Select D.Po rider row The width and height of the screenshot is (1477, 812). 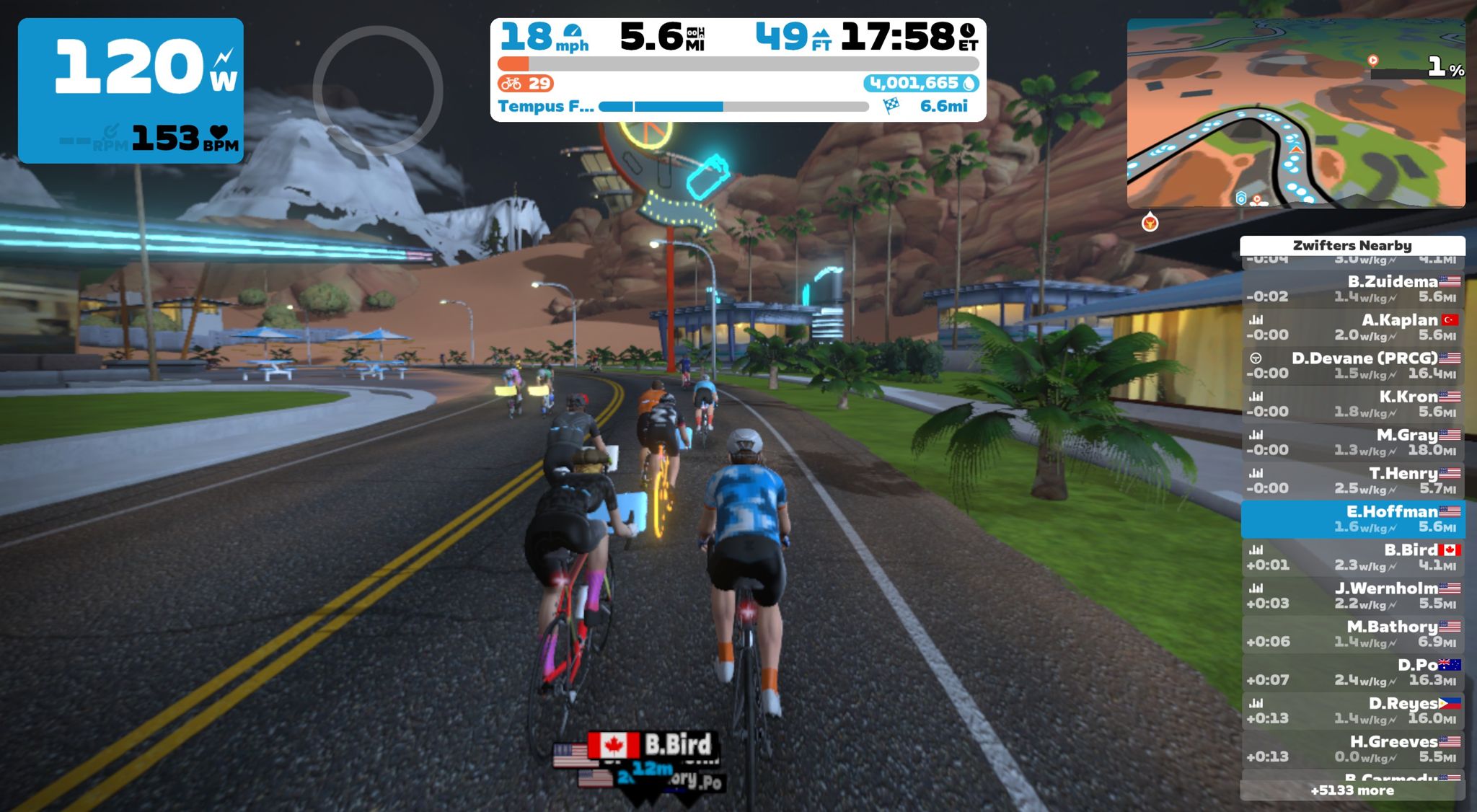pos(1352,672)
